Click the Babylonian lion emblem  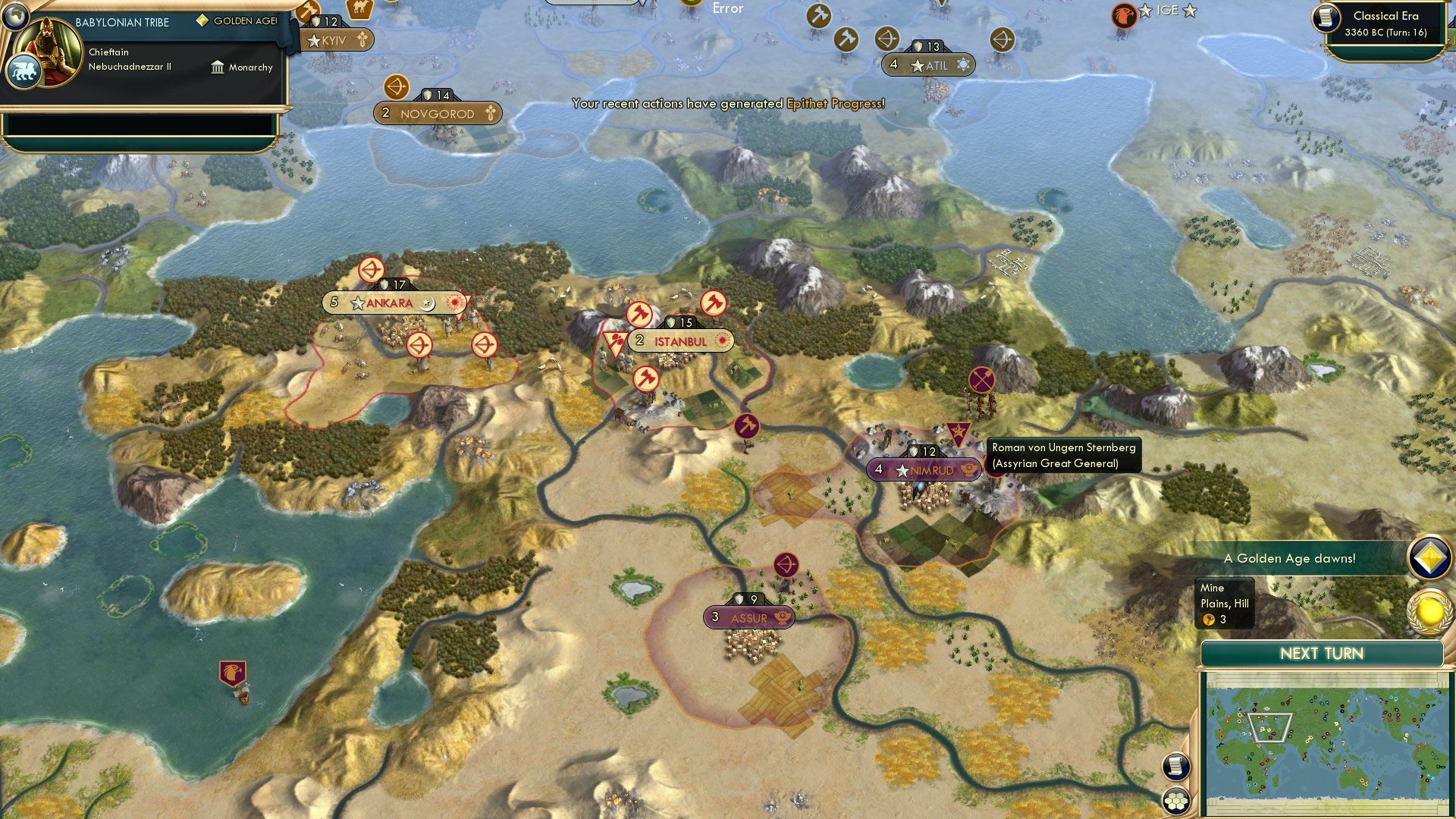pos(25,68)
